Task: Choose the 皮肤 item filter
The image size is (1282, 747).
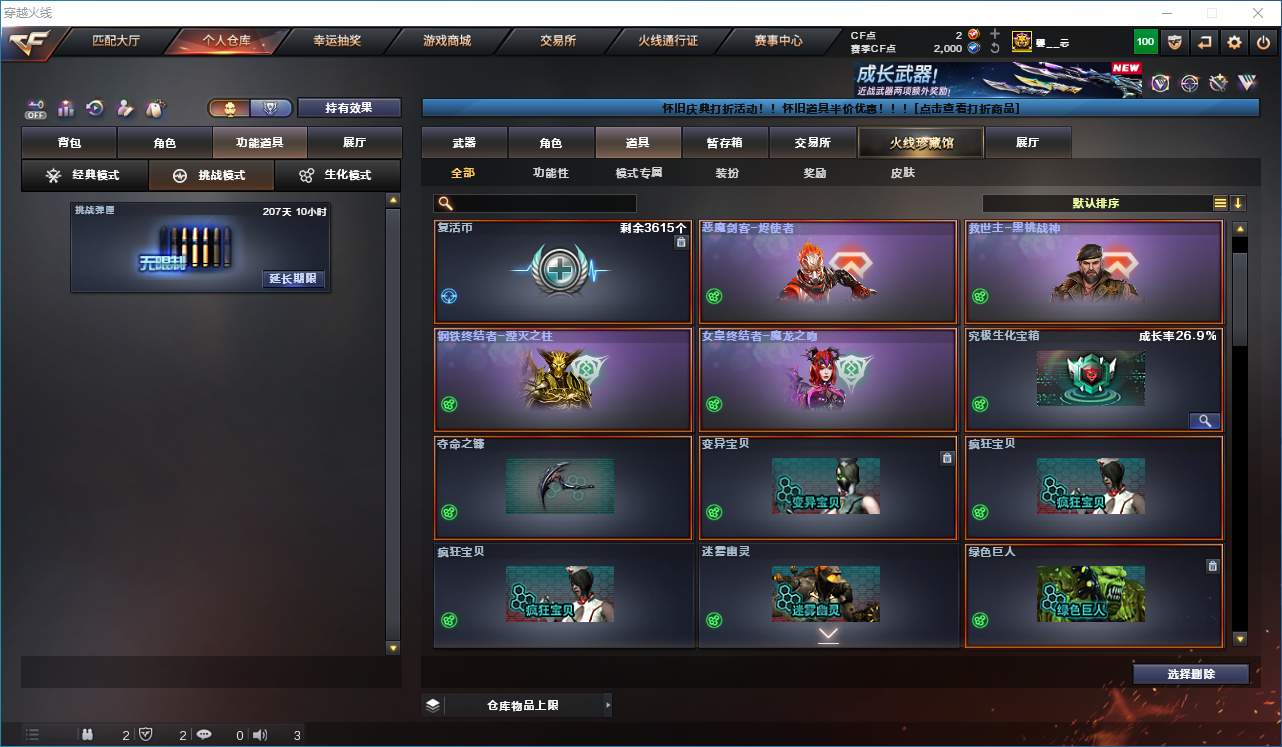Action: click(x=902, y=173)
